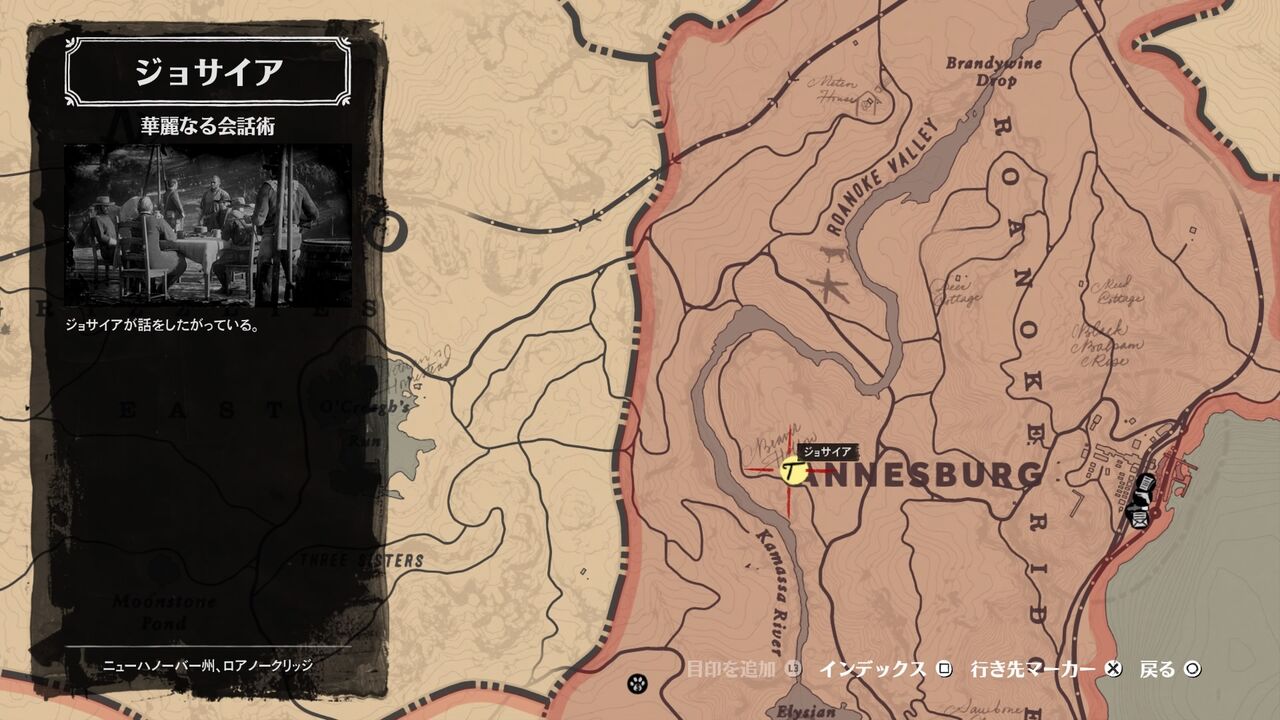Click the star sketch above Annesburg
The width and height of the screenshot is (1280, 720).
pyautogui.click(x=831, y=283)
